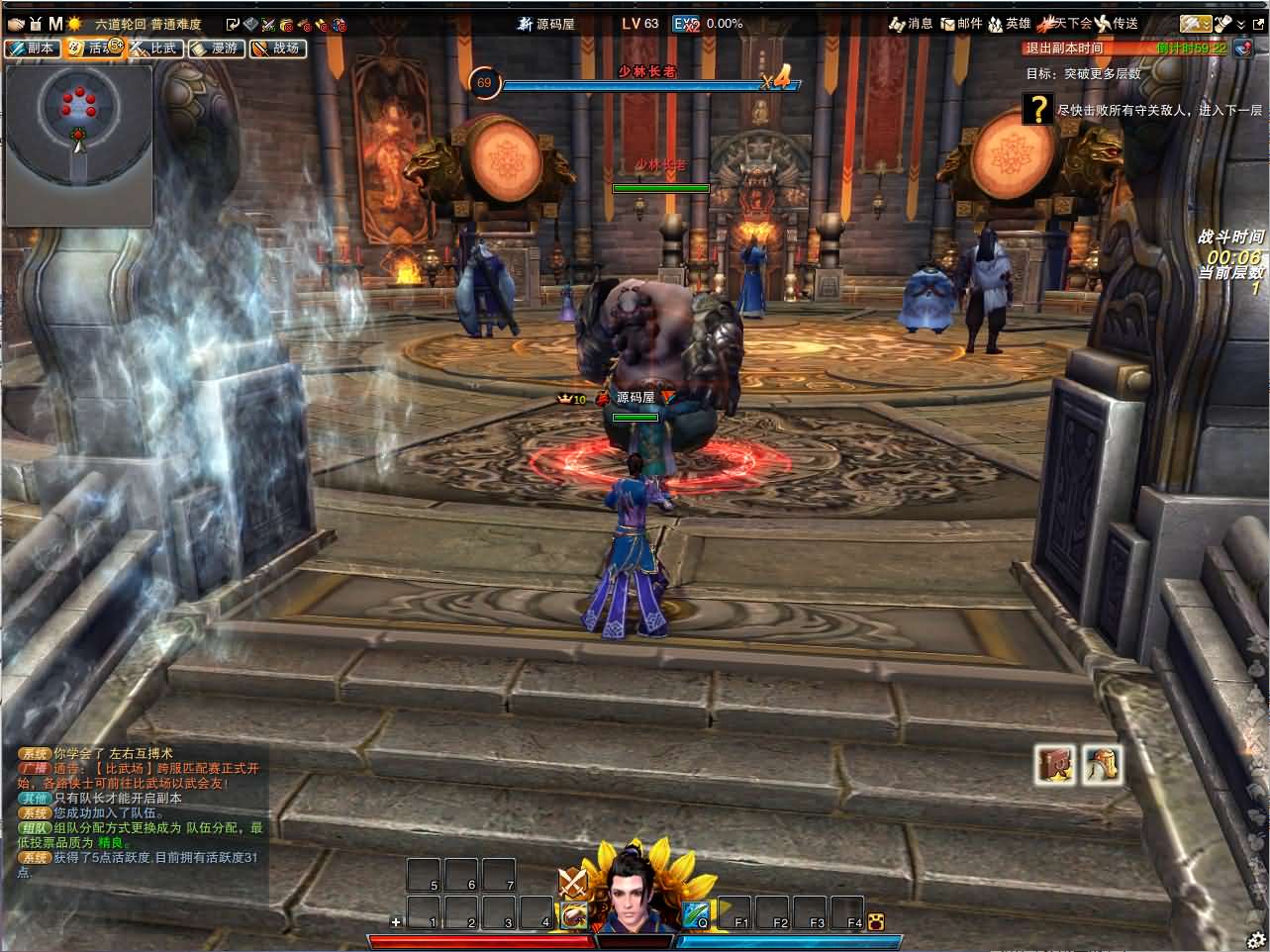Switch to the 漫游 roaming tab
Screen dimensions: 1270x952
tap(215, 48)
